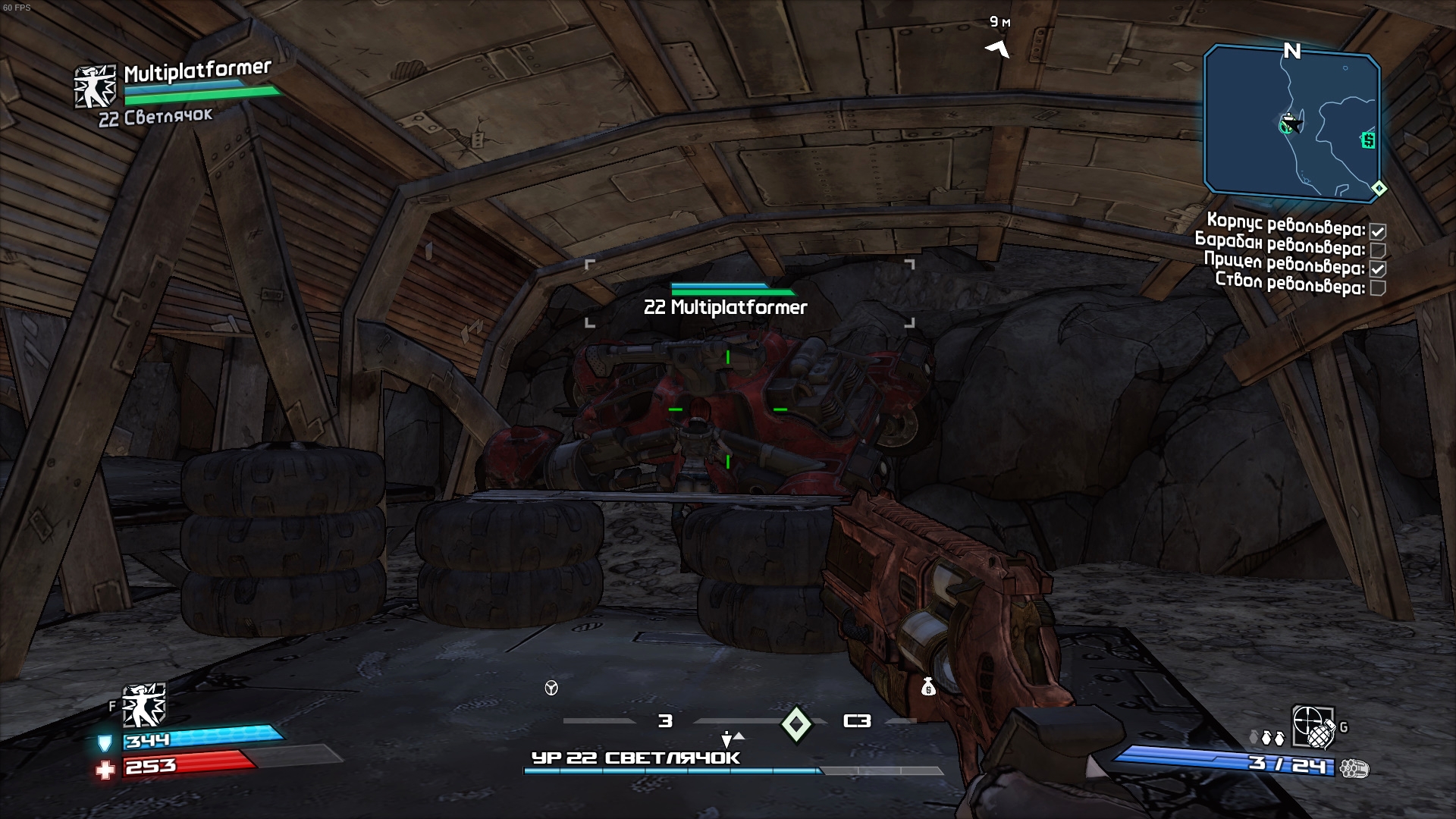1456x819 pixels.
Task: Click the diamond objective marker on the compass
Action: pyautogui.click(x=796, y=723)
